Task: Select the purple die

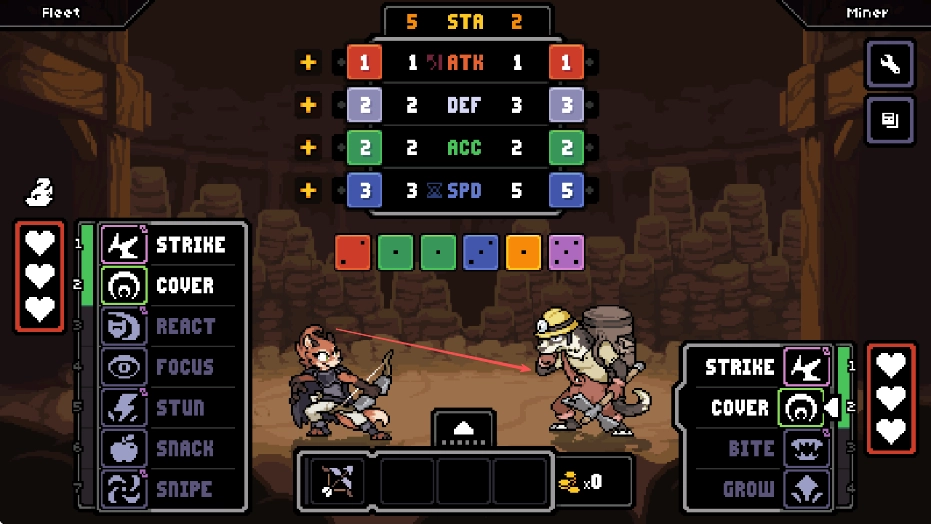Action: [x=566, y=253]
